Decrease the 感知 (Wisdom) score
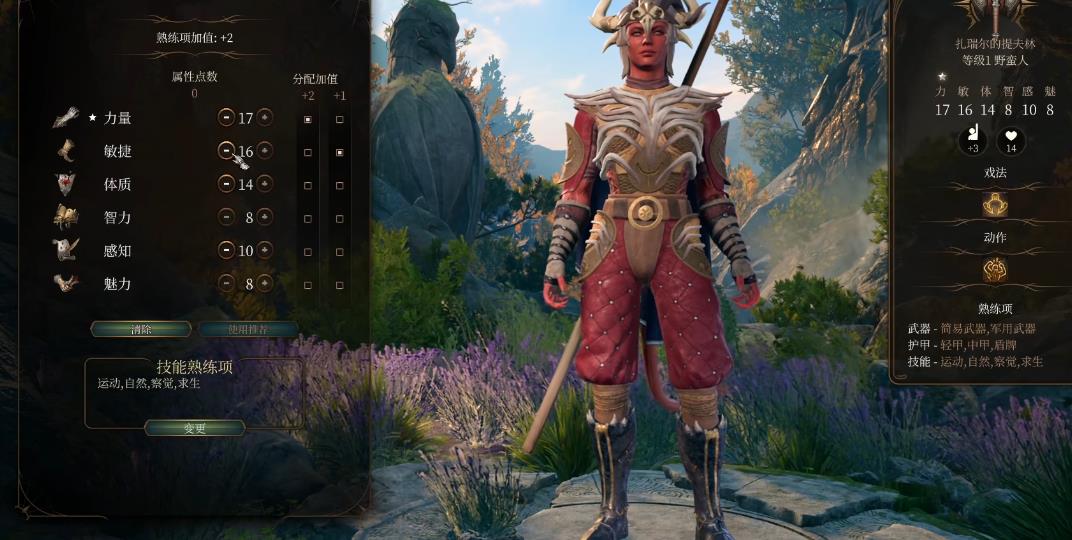This screenshot has height=540, width=1072. [x=226, y=250]
